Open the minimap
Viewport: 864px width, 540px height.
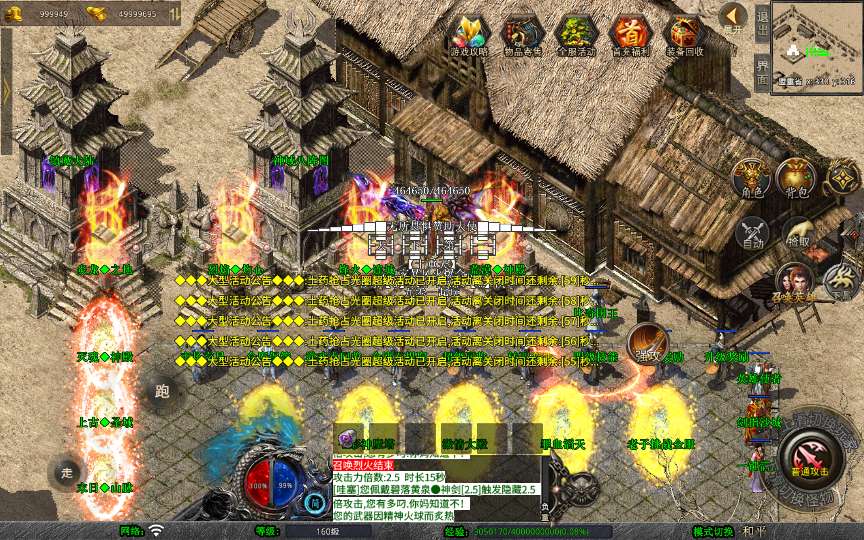[x=817, y=46]
